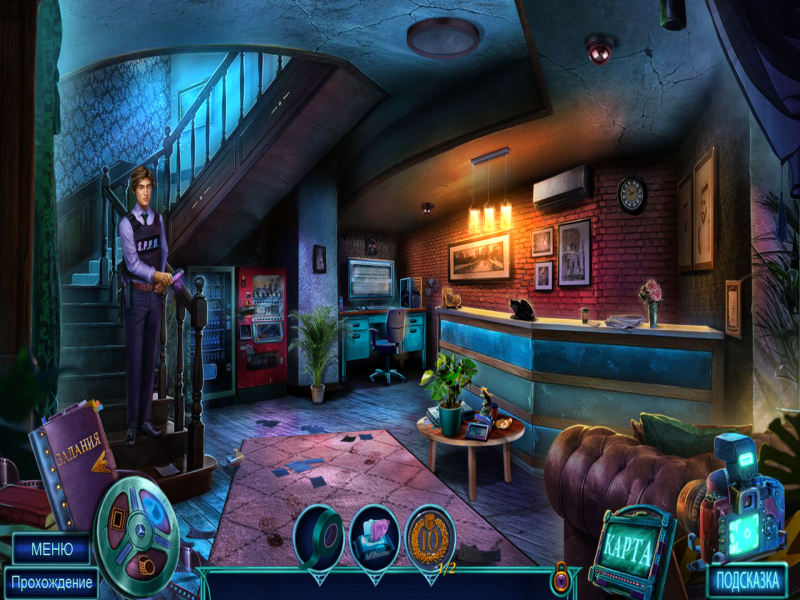Toggle the inventory padlock
Viewport: 800px width, 600px height.
562,577
